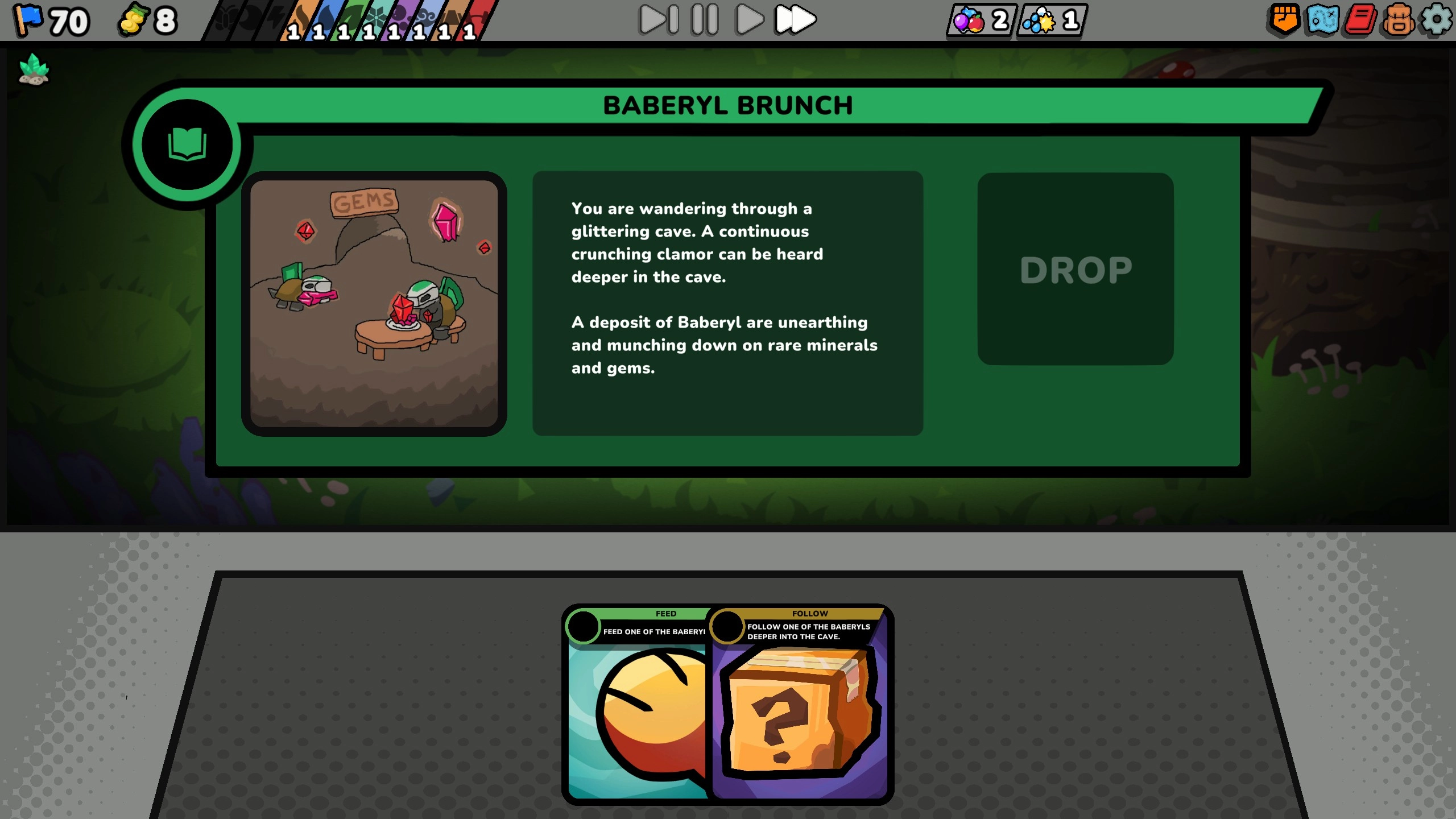Click the flag score counter

click(x=51, y=20)
